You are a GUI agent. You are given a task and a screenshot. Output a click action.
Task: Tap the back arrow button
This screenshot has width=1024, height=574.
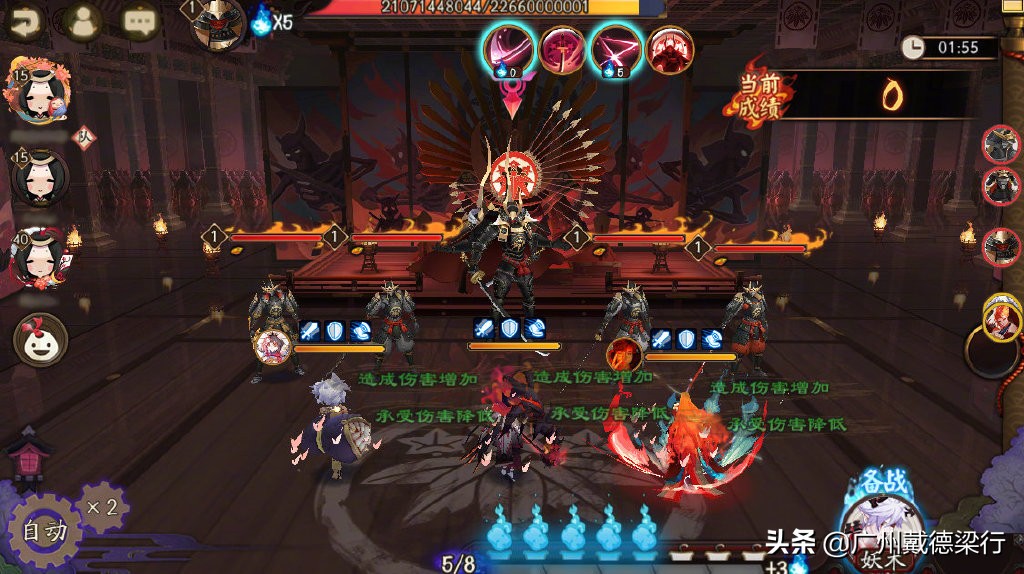click(24, 20)
